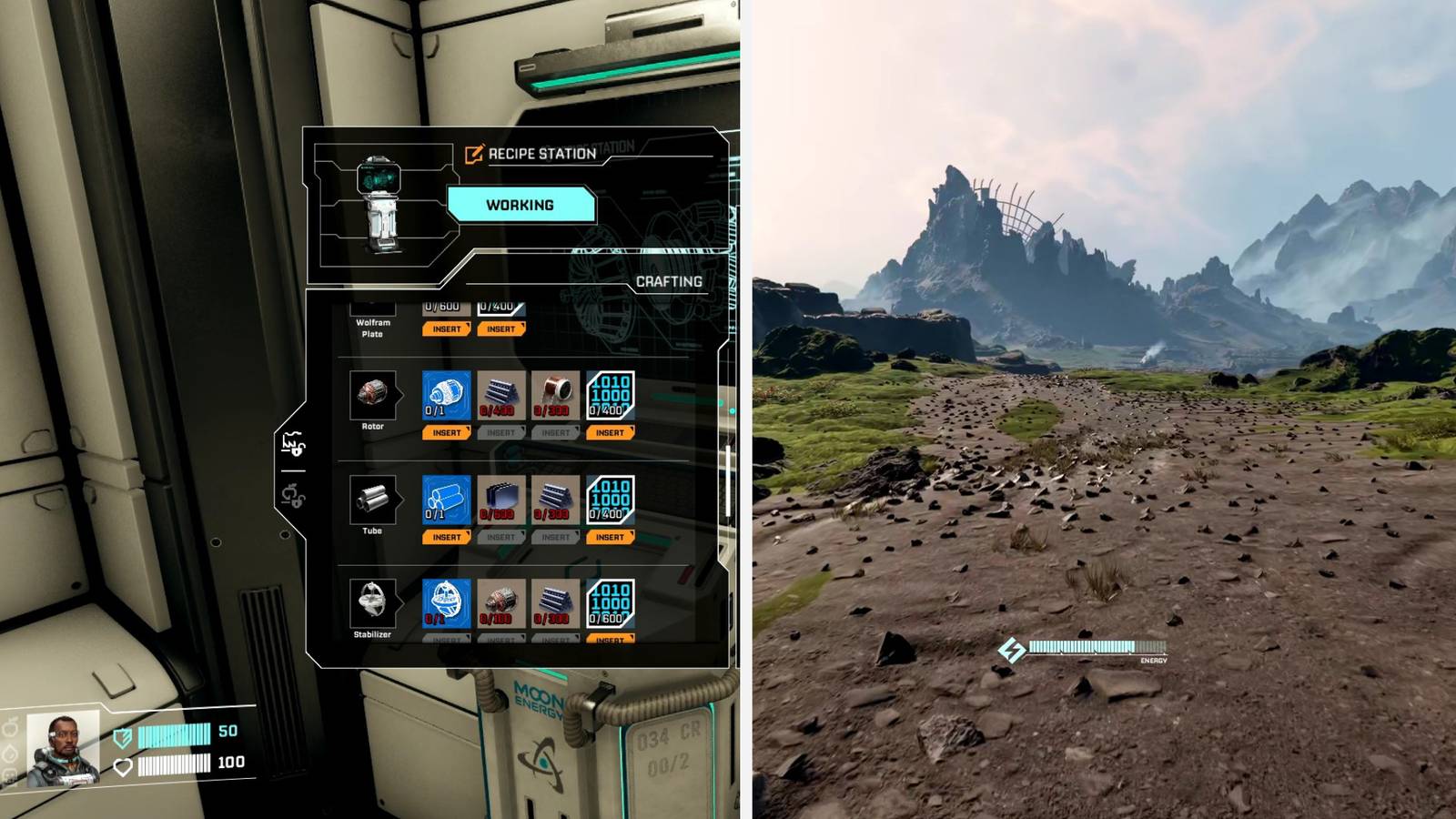This screenshot has height=819, width=1456.
Task: Click the Recipe Station edit pencil icon
Action: tap(473, 155)
